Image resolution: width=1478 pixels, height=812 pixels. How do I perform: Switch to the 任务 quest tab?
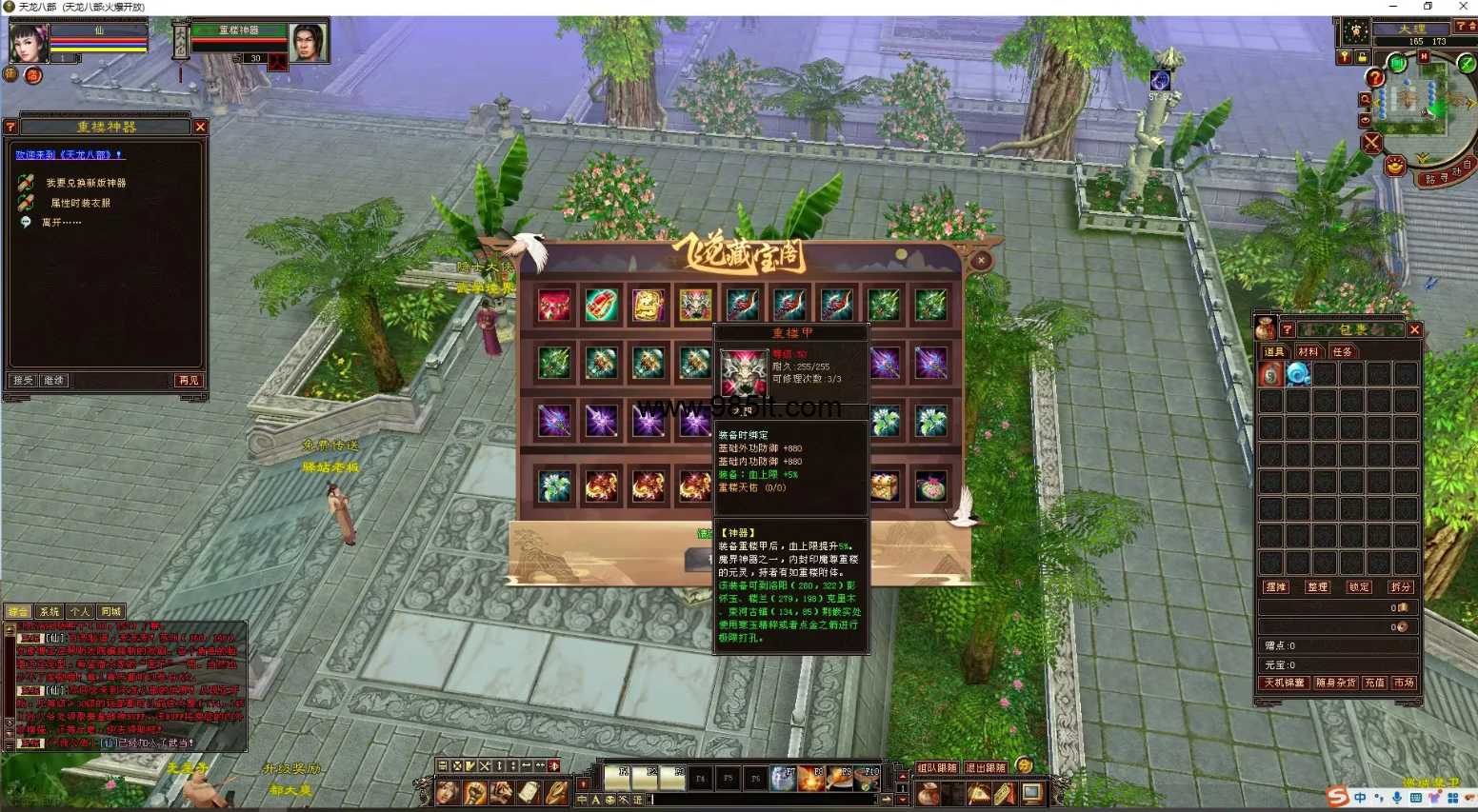pos(1342,352)
